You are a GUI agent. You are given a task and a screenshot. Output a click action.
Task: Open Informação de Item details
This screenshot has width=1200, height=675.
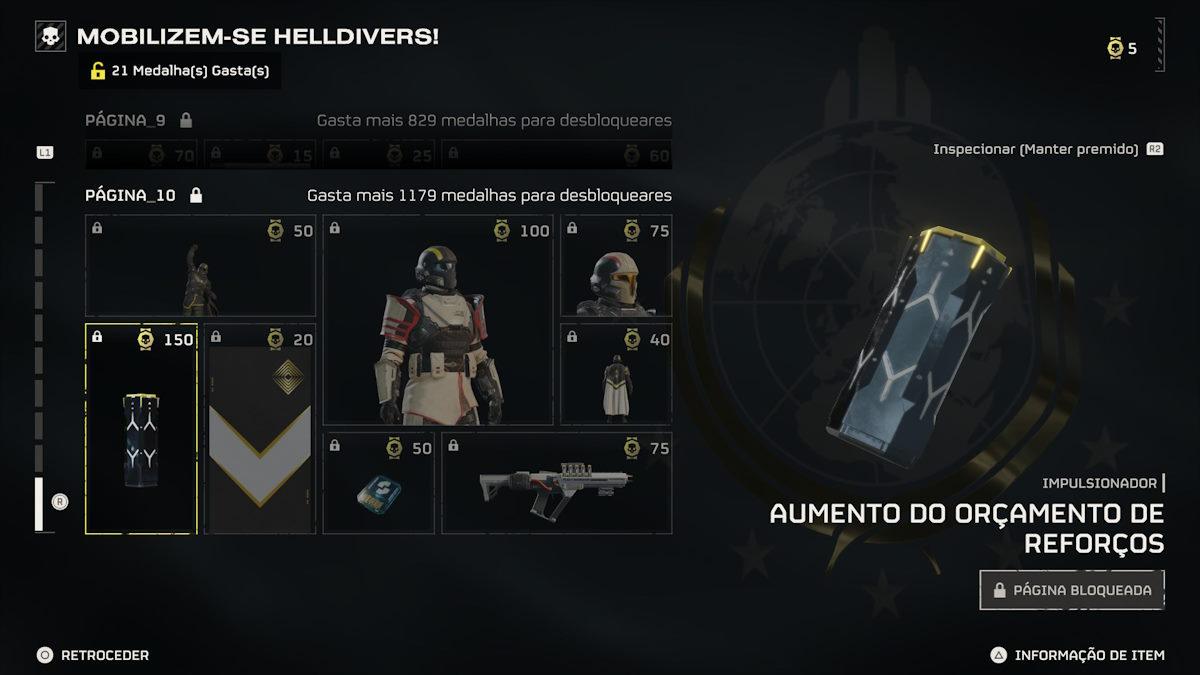pyautogui.click(x=1078, y=655)
